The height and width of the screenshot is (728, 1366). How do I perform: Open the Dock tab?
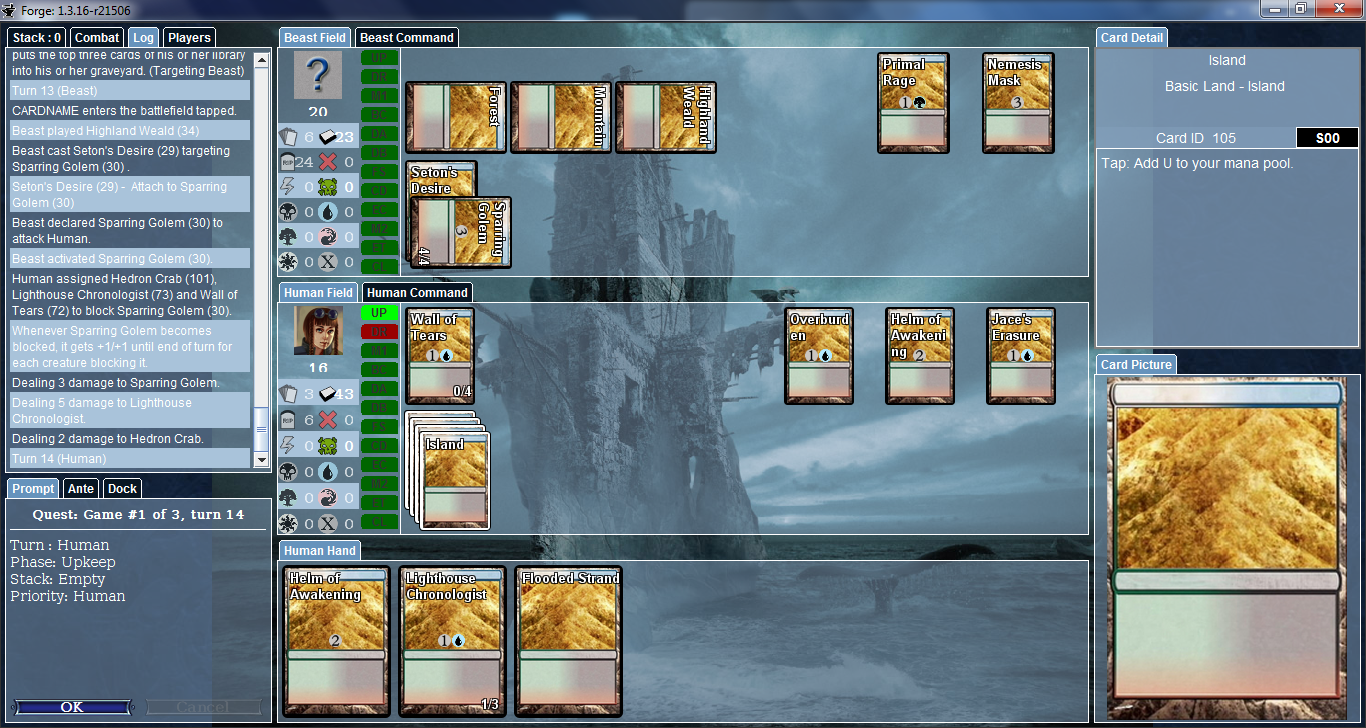point(122,488)
